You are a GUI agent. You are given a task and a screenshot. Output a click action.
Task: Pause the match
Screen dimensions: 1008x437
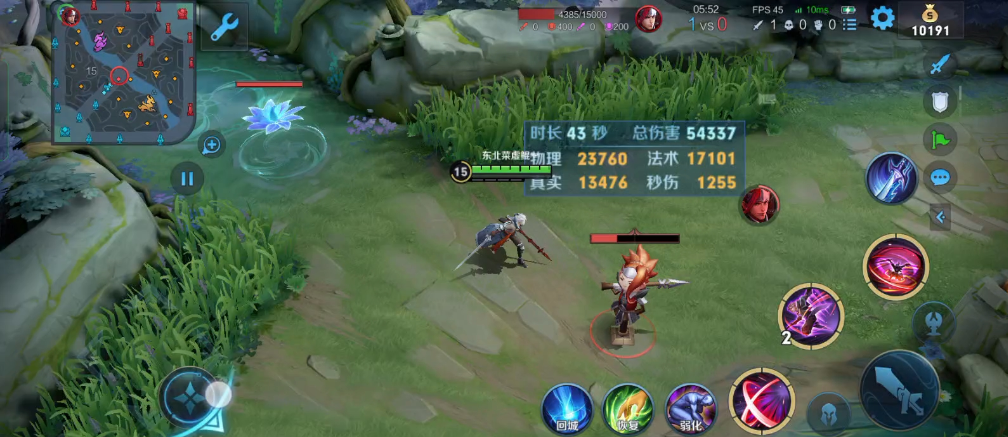pyautogui.click(x=186, y=180)
